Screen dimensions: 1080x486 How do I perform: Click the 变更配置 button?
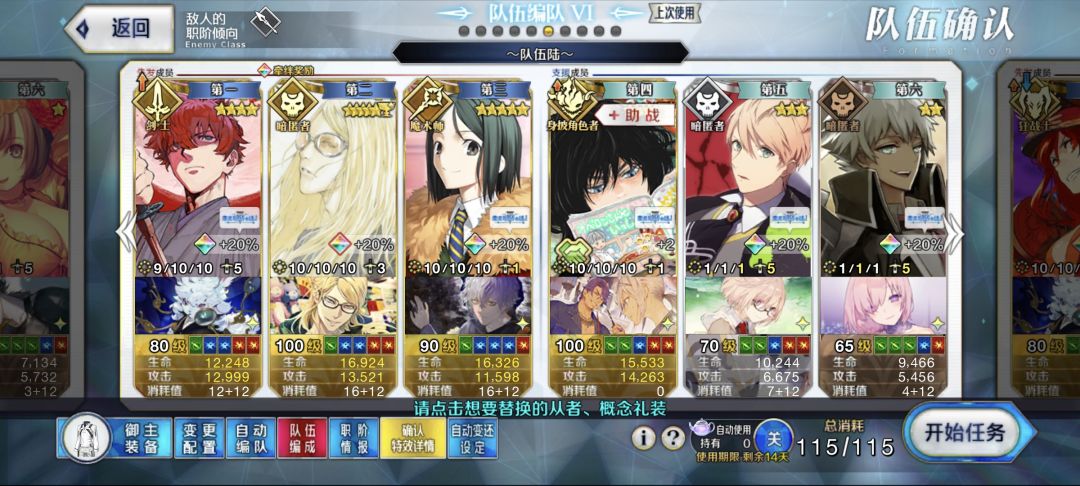201,438
